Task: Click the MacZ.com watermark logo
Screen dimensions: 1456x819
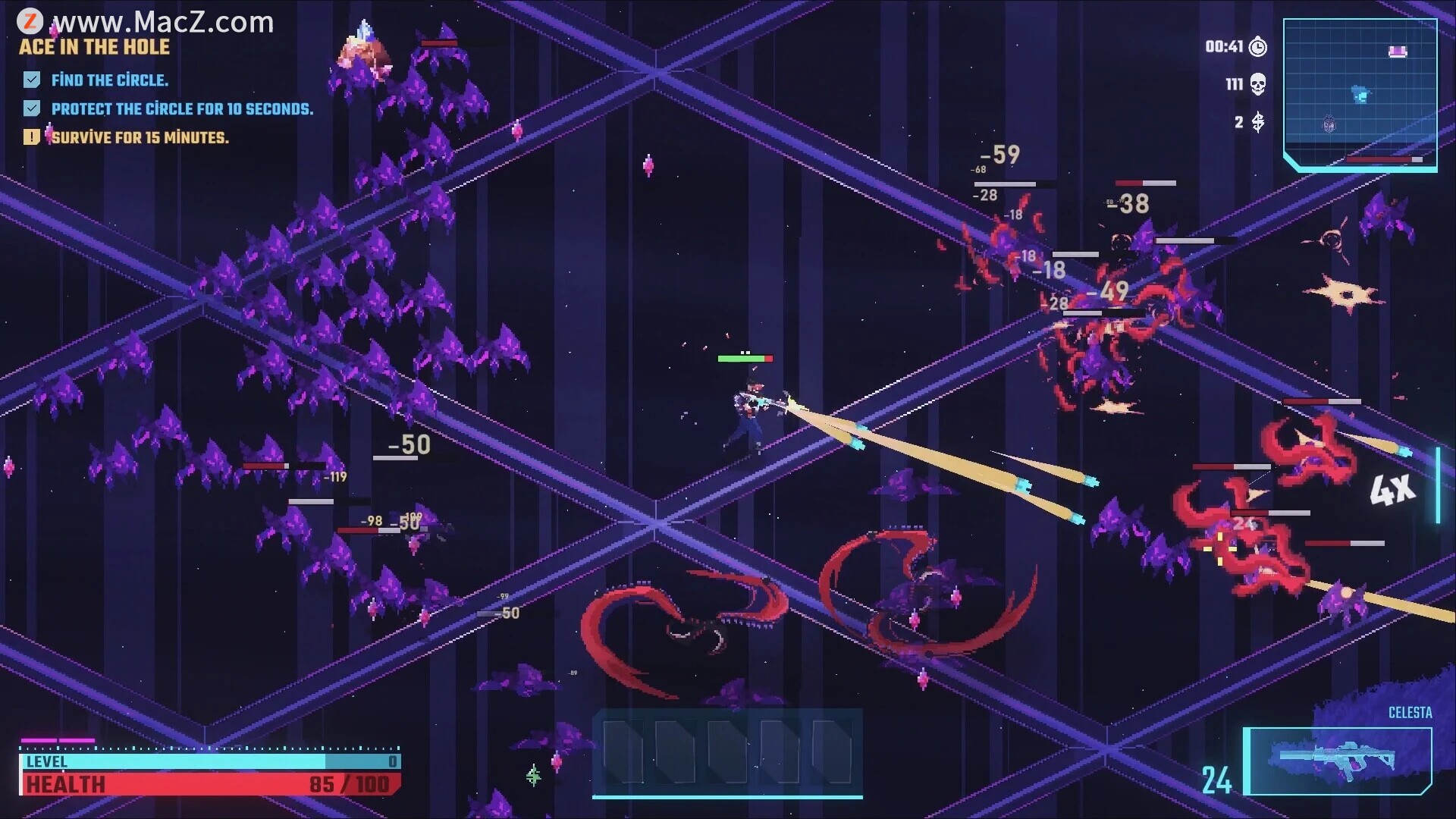Action: (x=30, y=21)
